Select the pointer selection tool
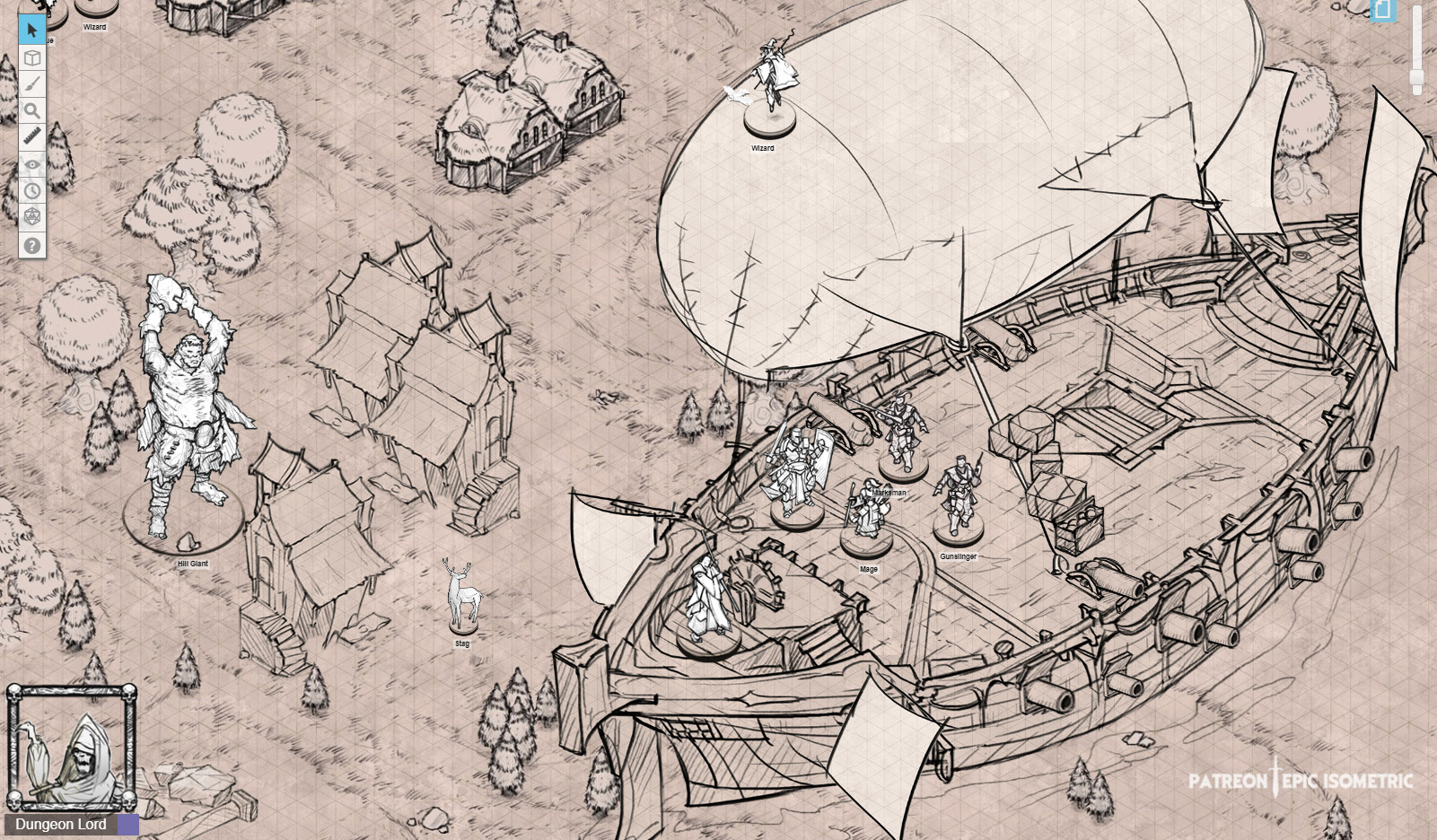 coord(31,29)
